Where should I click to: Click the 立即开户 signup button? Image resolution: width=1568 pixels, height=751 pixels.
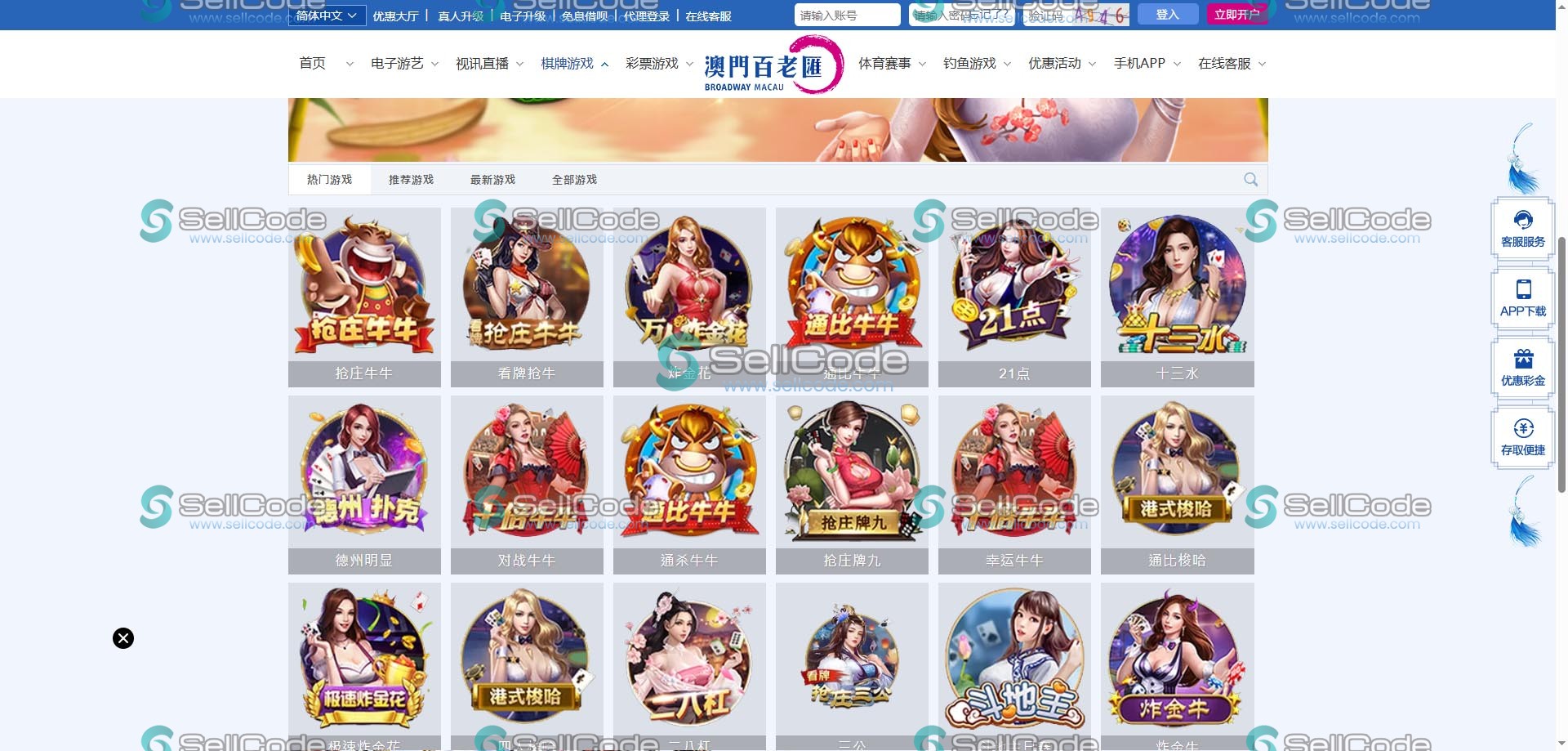coord(1237,14)
